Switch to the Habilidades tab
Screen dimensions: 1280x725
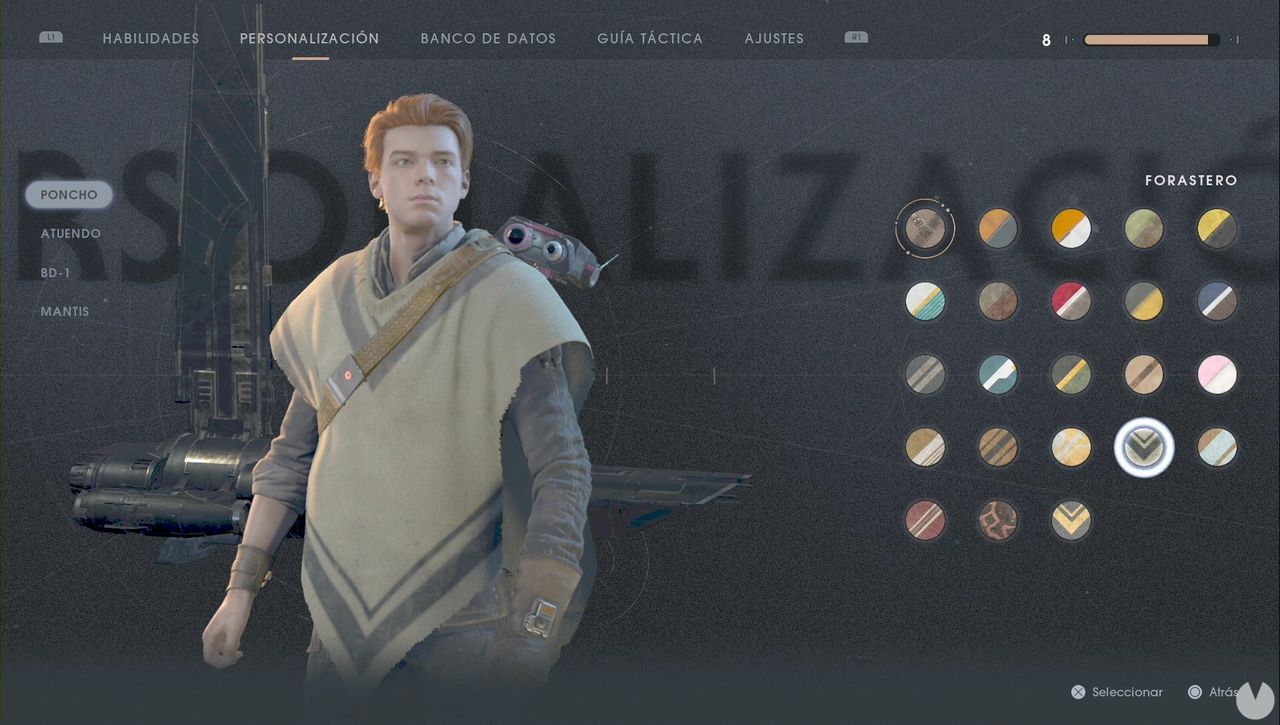[150, 38]
